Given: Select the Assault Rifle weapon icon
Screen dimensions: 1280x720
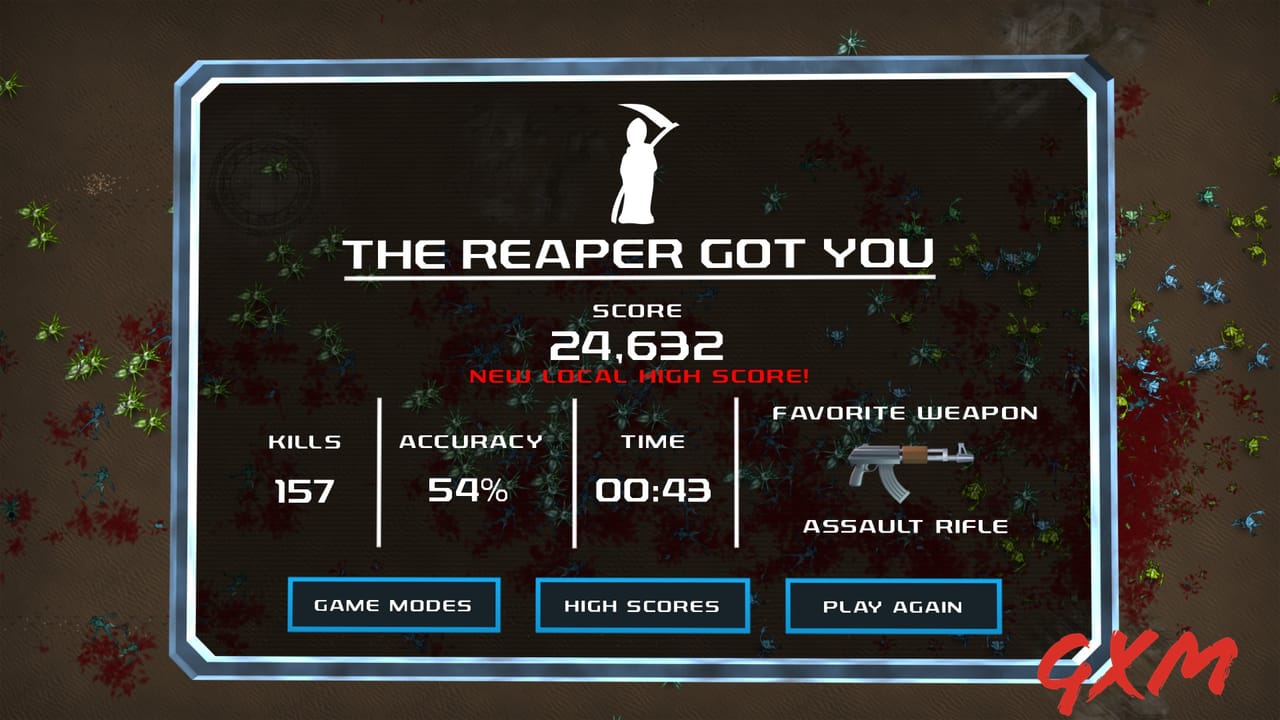Looking at the screenshot, I should (x=912, y=470).
